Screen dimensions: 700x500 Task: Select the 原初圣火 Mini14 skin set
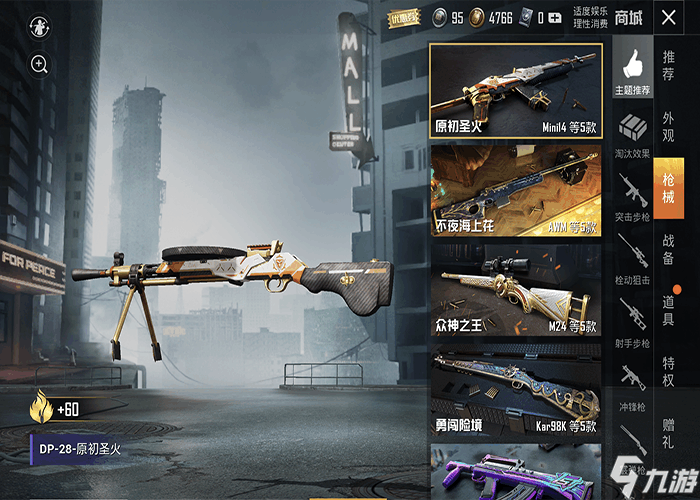tap(516, 93)
